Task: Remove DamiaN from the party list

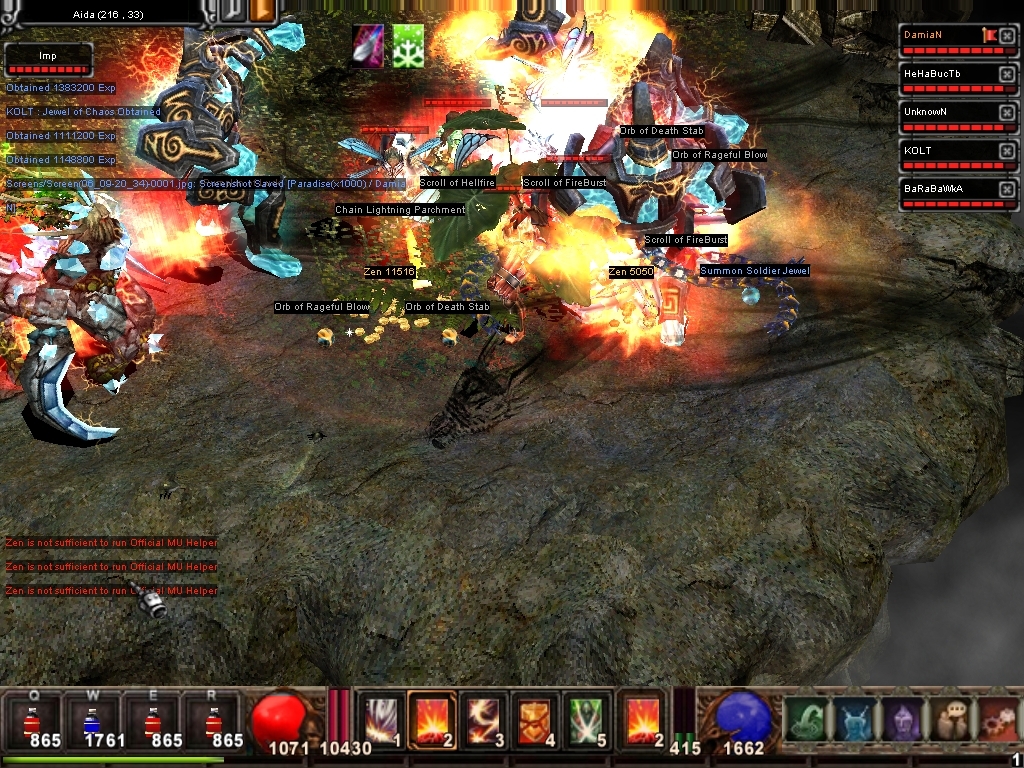Action: tap(1007, 37)
